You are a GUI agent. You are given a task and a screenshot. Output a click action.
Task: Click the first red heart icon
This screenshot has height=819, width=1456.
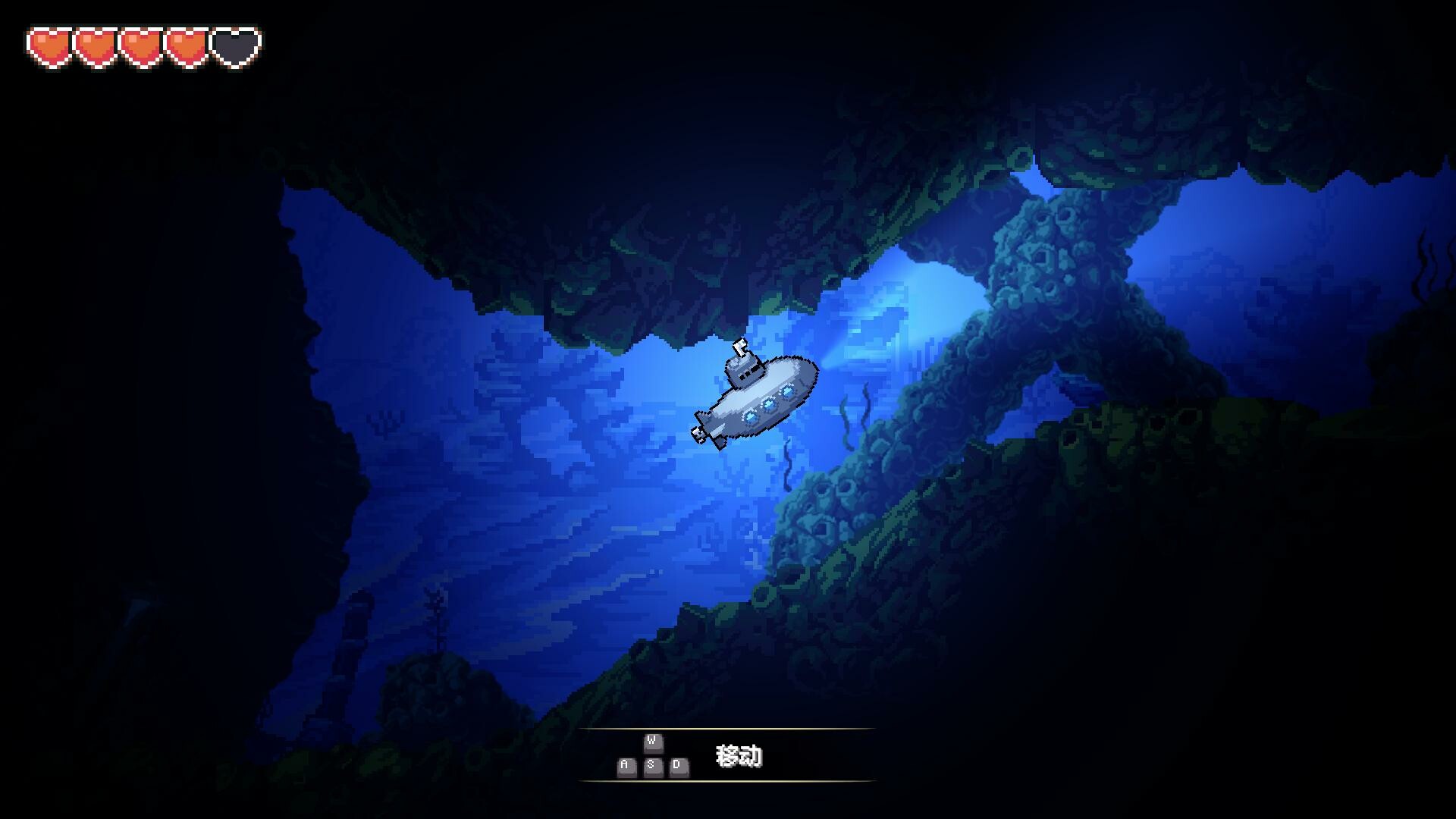(48, 45)
